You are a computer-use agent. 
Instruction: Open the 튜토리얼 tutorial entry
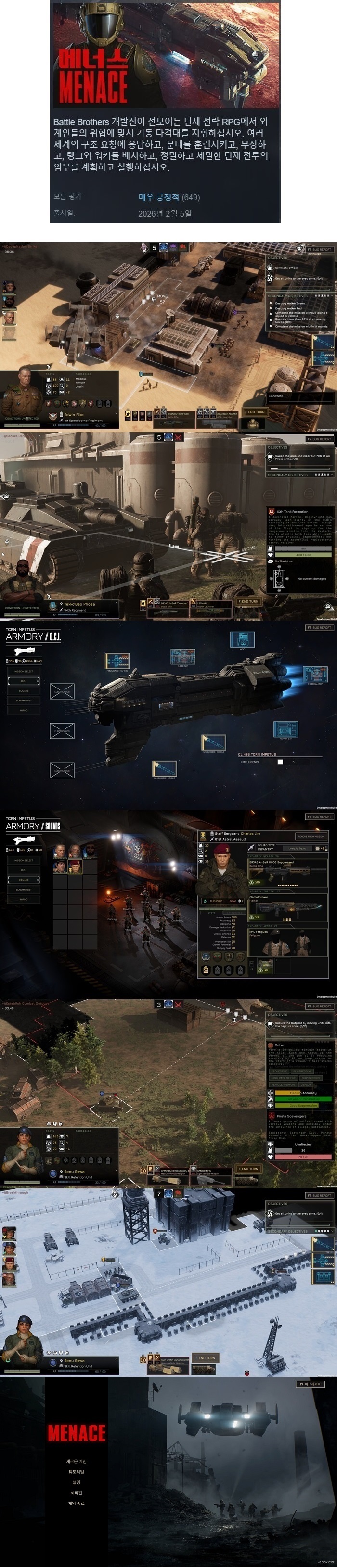[x=76, y=1471]
